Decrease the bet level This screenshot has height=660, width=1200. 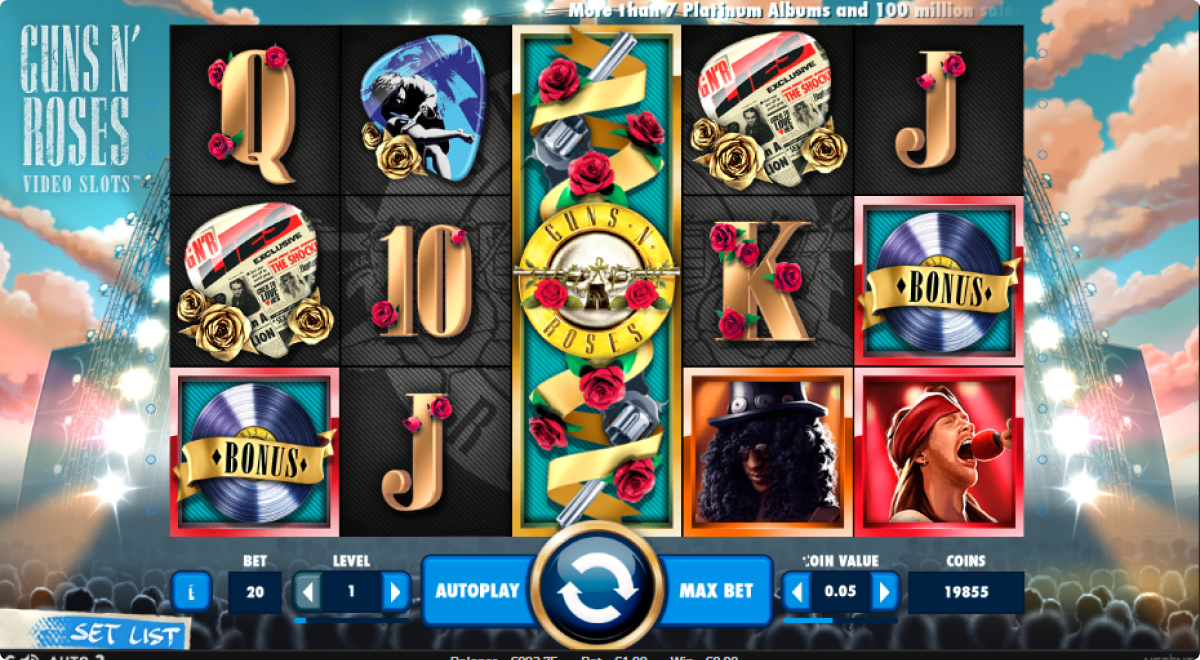308,592
